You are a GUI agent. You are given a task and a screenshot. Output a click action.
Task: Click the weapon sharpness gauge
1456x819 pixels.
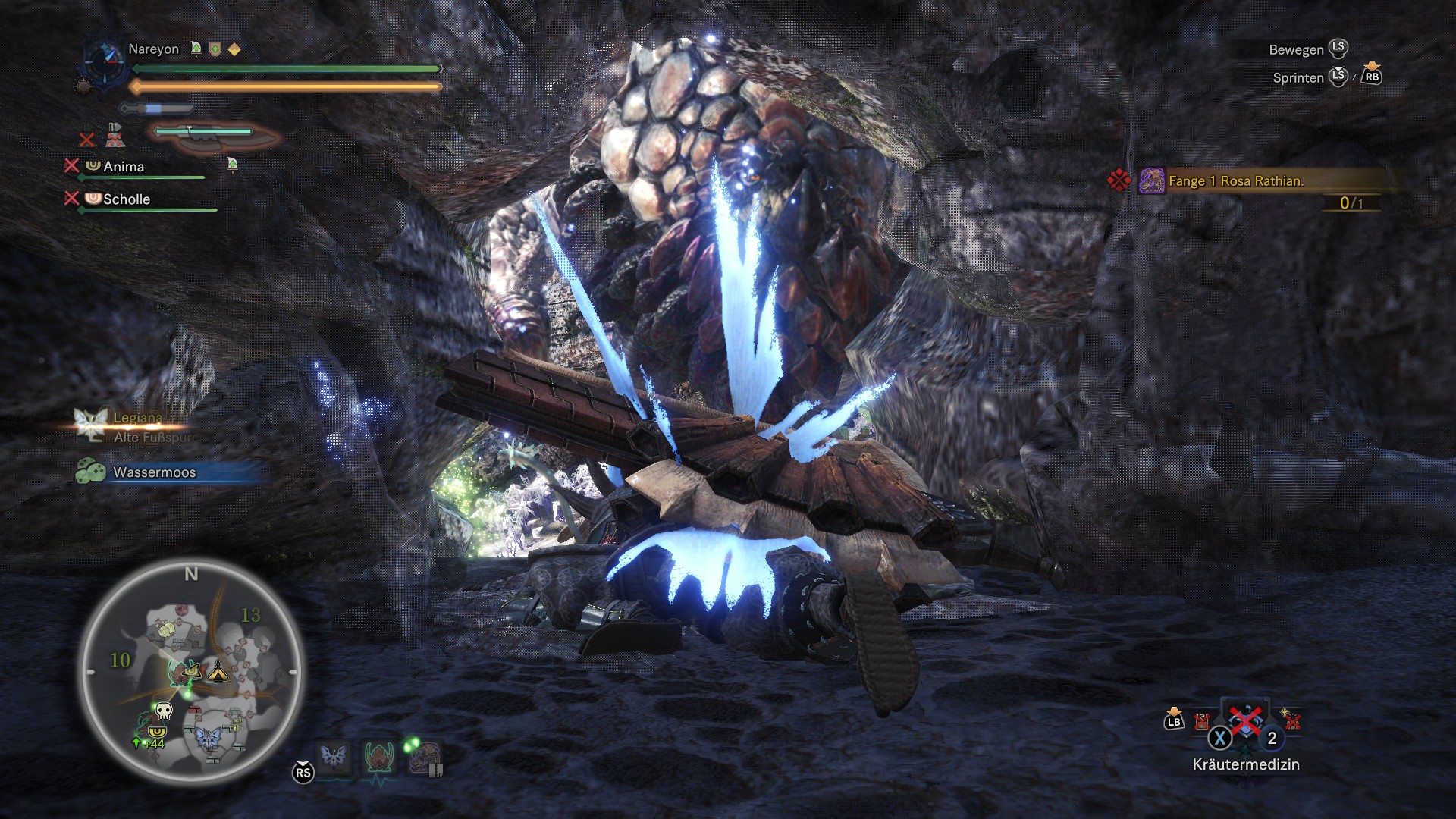pos(205,132)
